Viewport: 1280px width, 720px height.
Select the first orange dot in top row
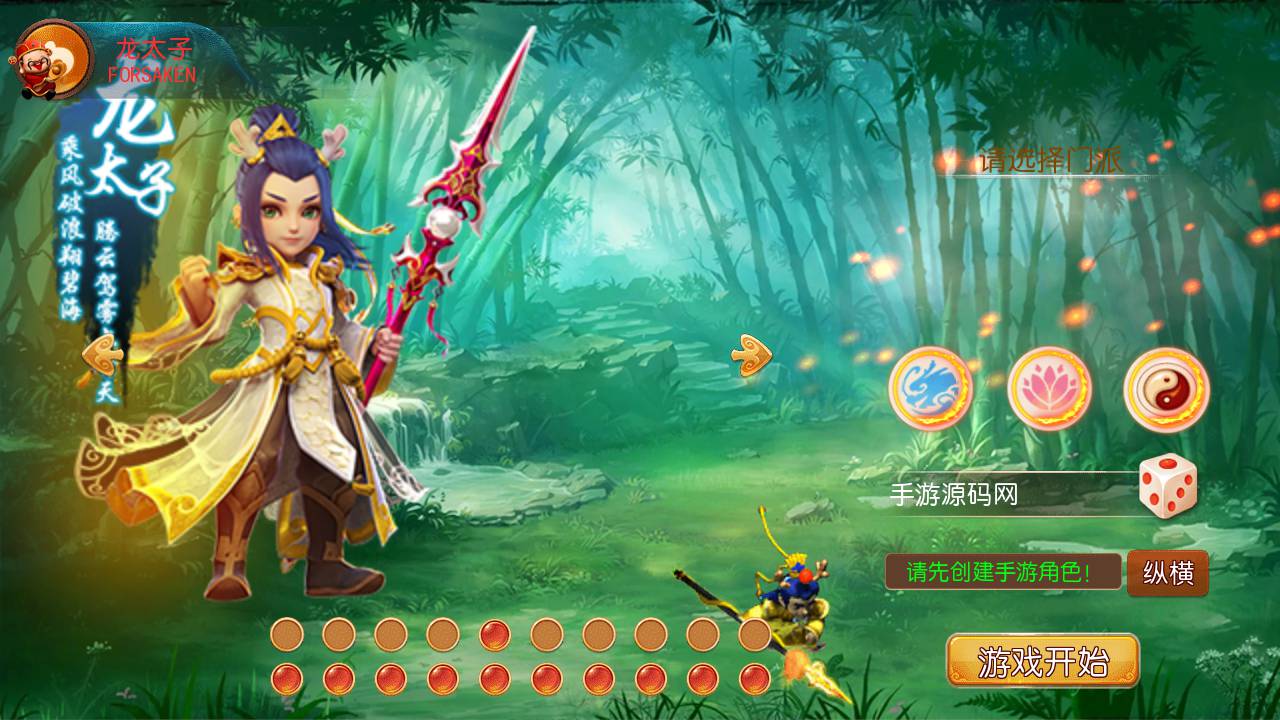pos(287,634)
